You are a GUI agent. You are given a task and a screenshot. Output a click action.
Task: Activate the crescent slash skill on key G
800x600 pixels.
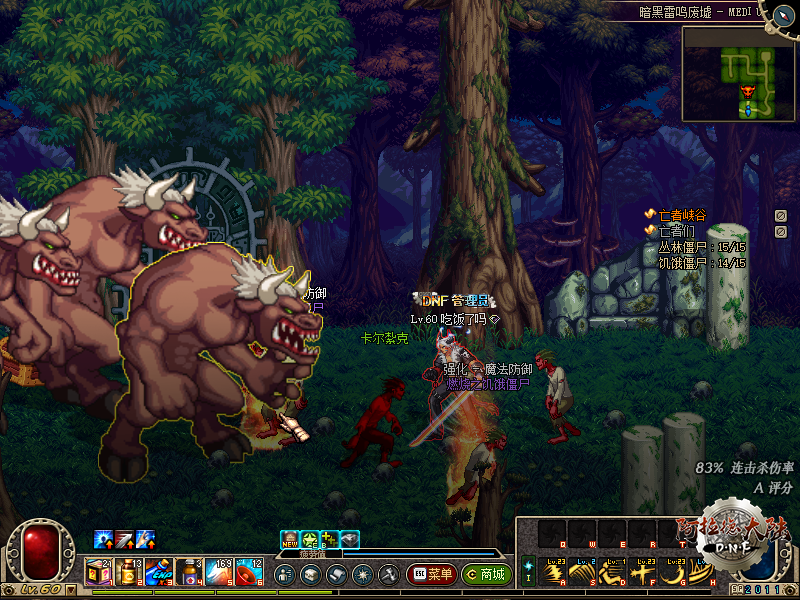672,573
